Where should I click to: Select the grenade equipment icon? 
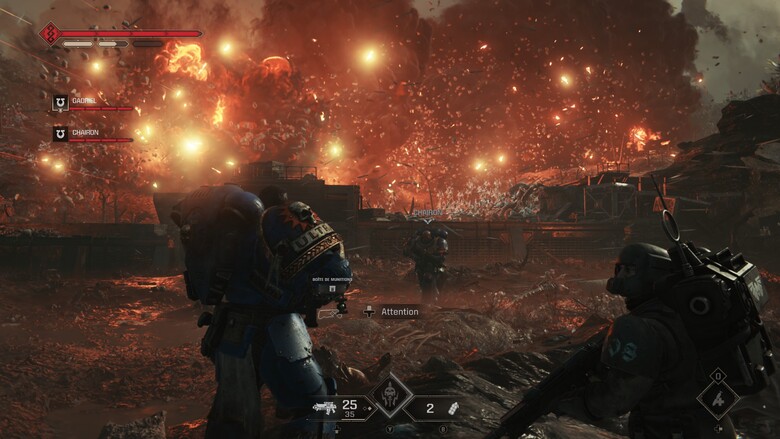pyautogui.click(x=452, y=408)
